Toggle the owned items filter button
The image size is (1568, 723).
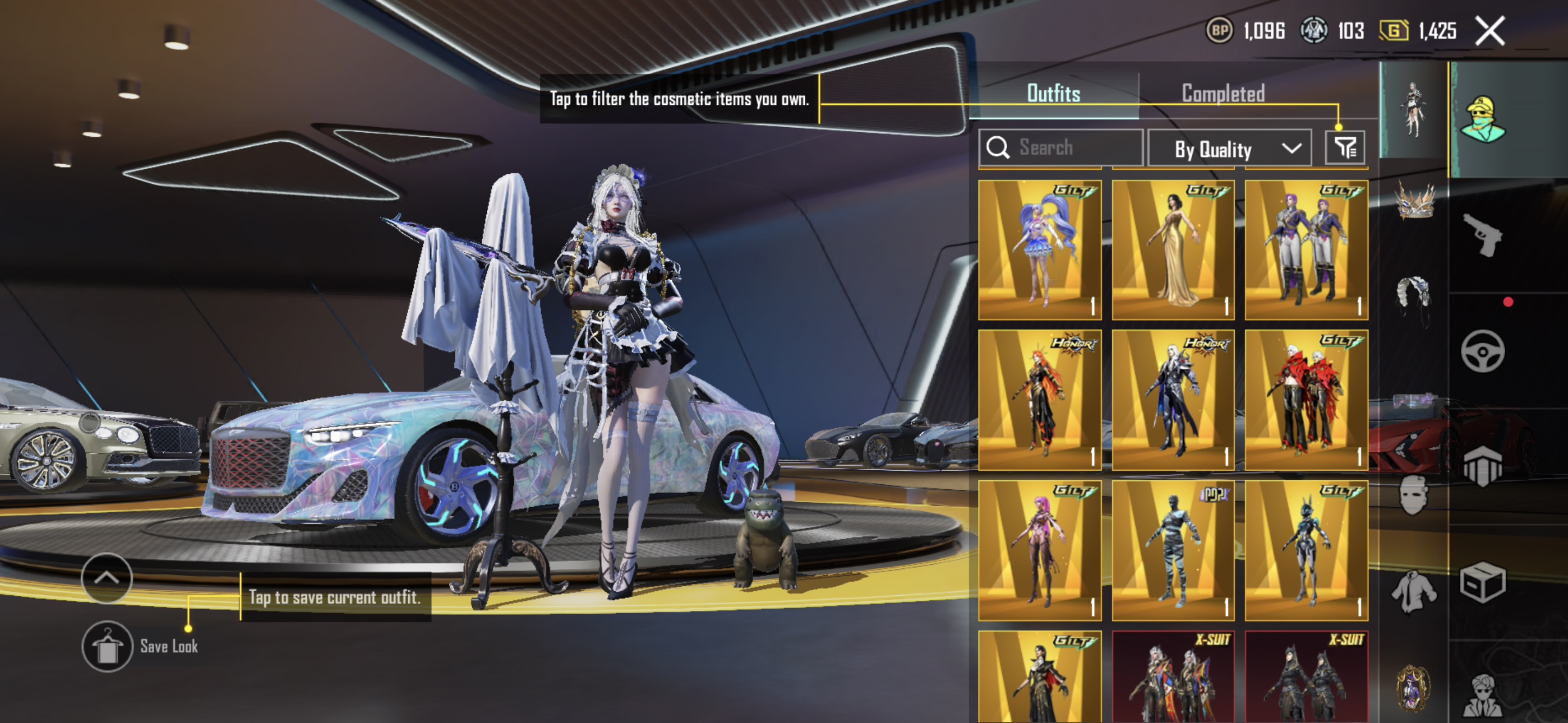pos(1345,148)
